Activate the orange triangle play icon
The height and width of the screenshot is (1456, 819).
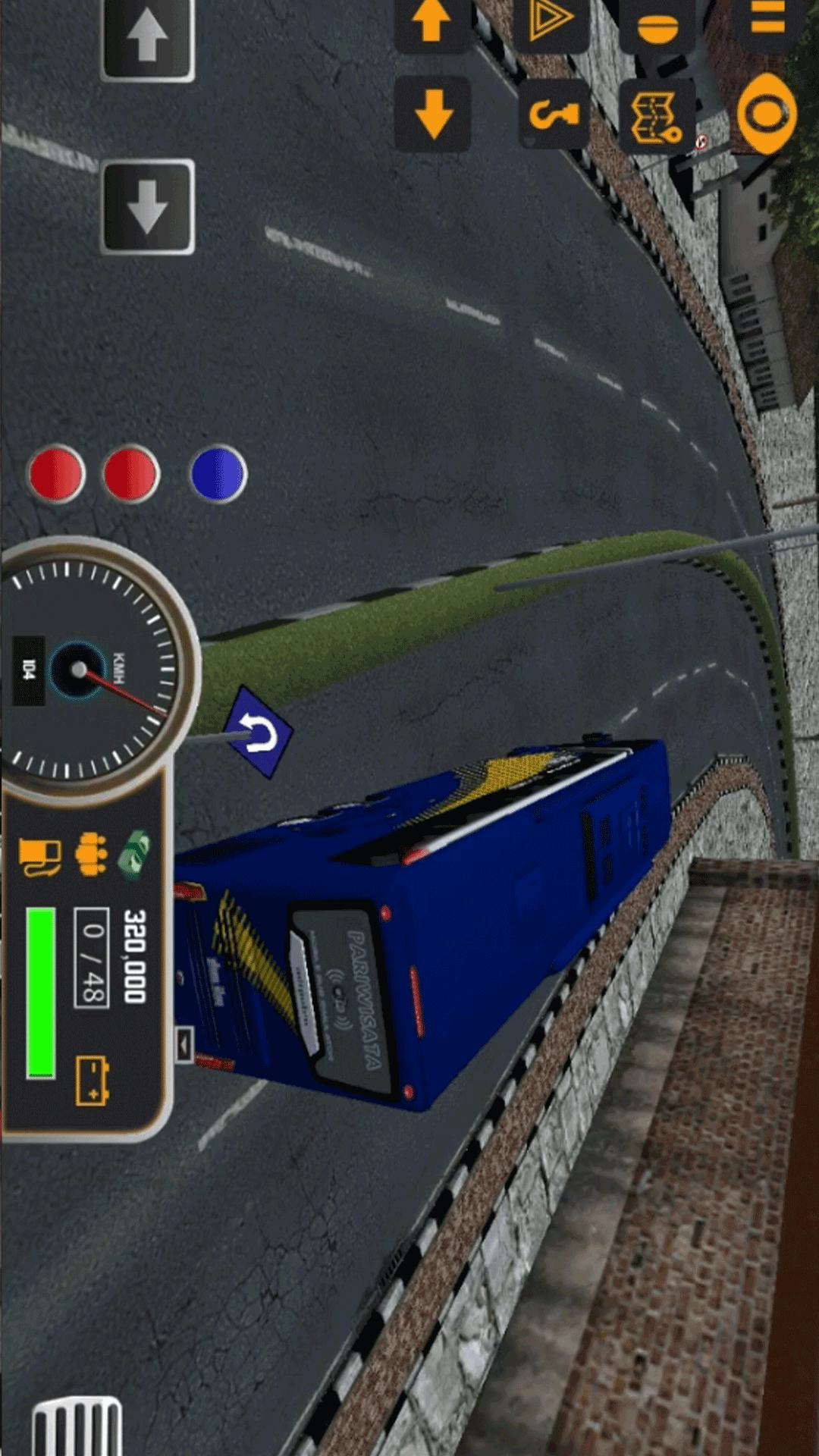[550, 21]
